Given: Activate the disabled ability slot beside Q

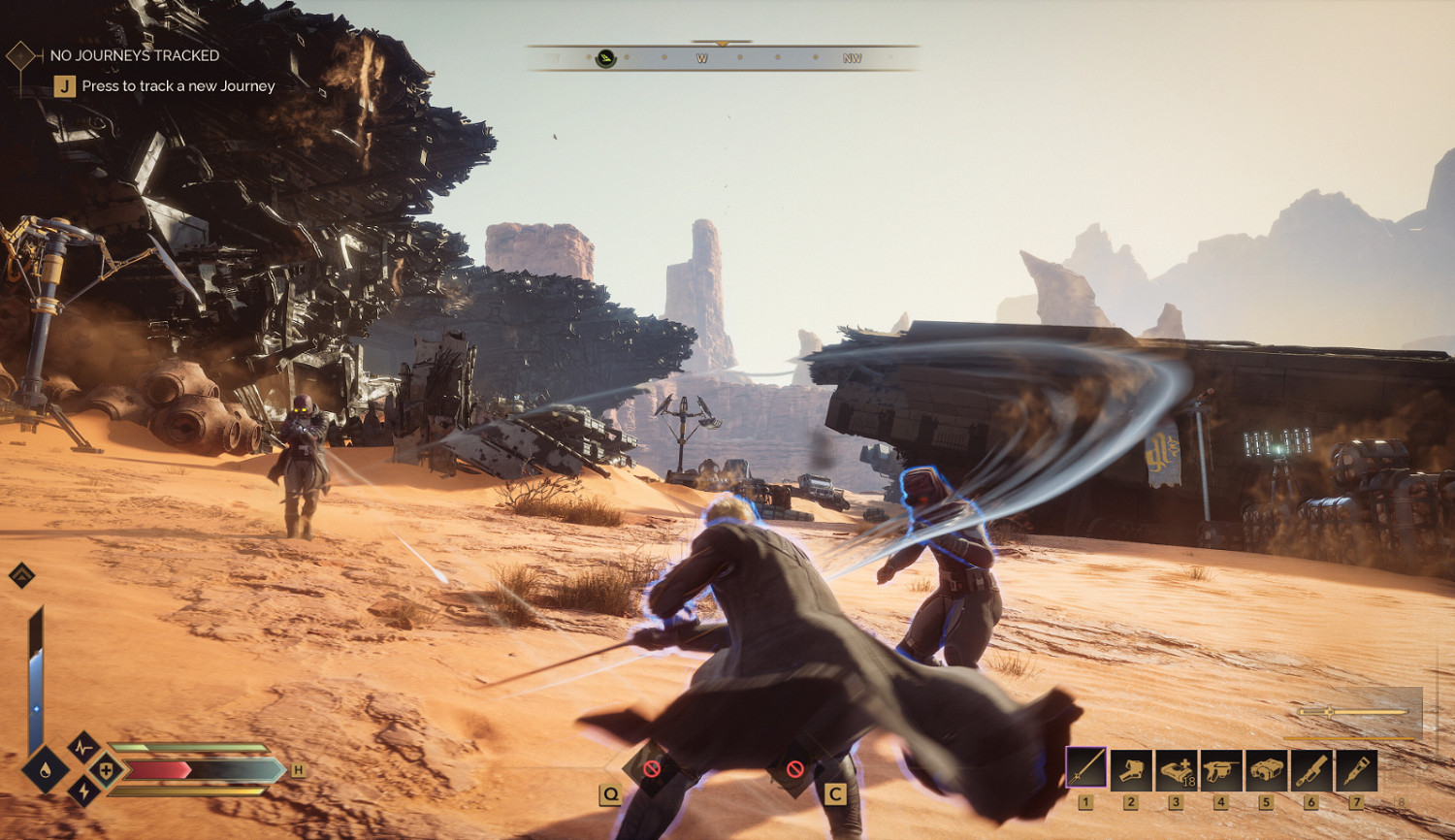Looking at the screenshot, I should coord(652,769).
